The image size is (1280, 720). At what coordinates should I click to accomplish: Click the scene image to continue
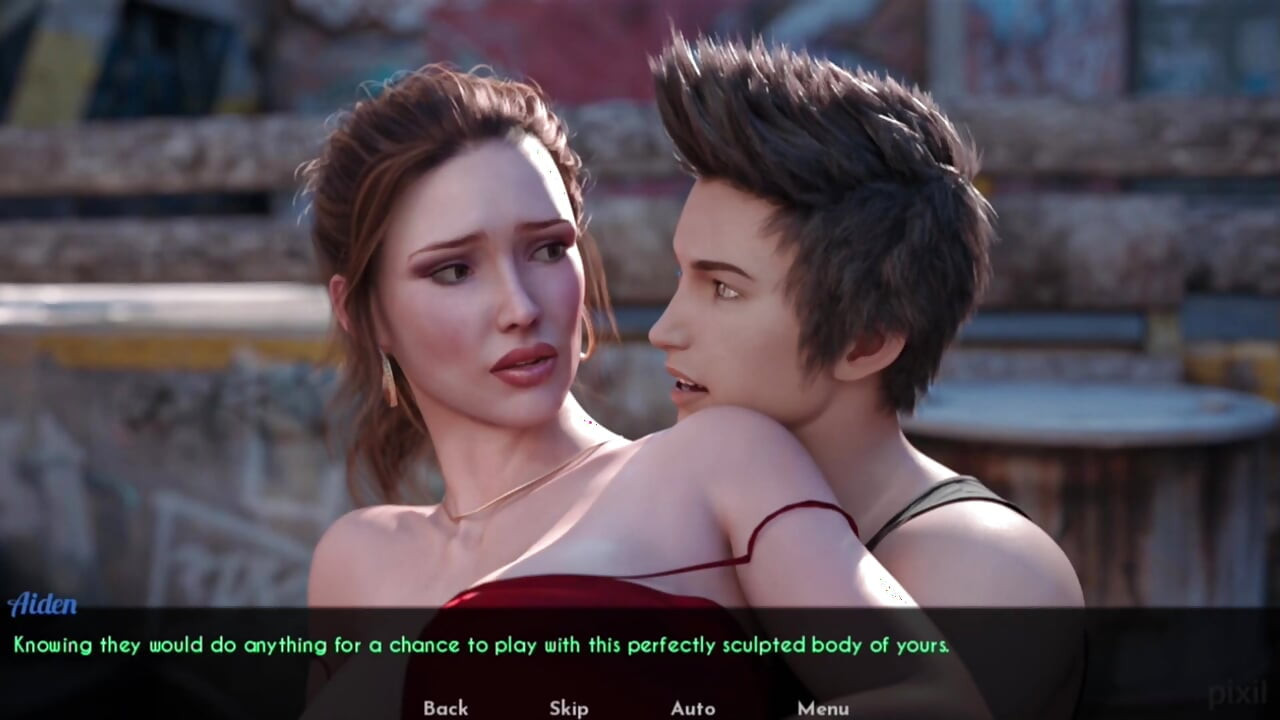point(640,300)
